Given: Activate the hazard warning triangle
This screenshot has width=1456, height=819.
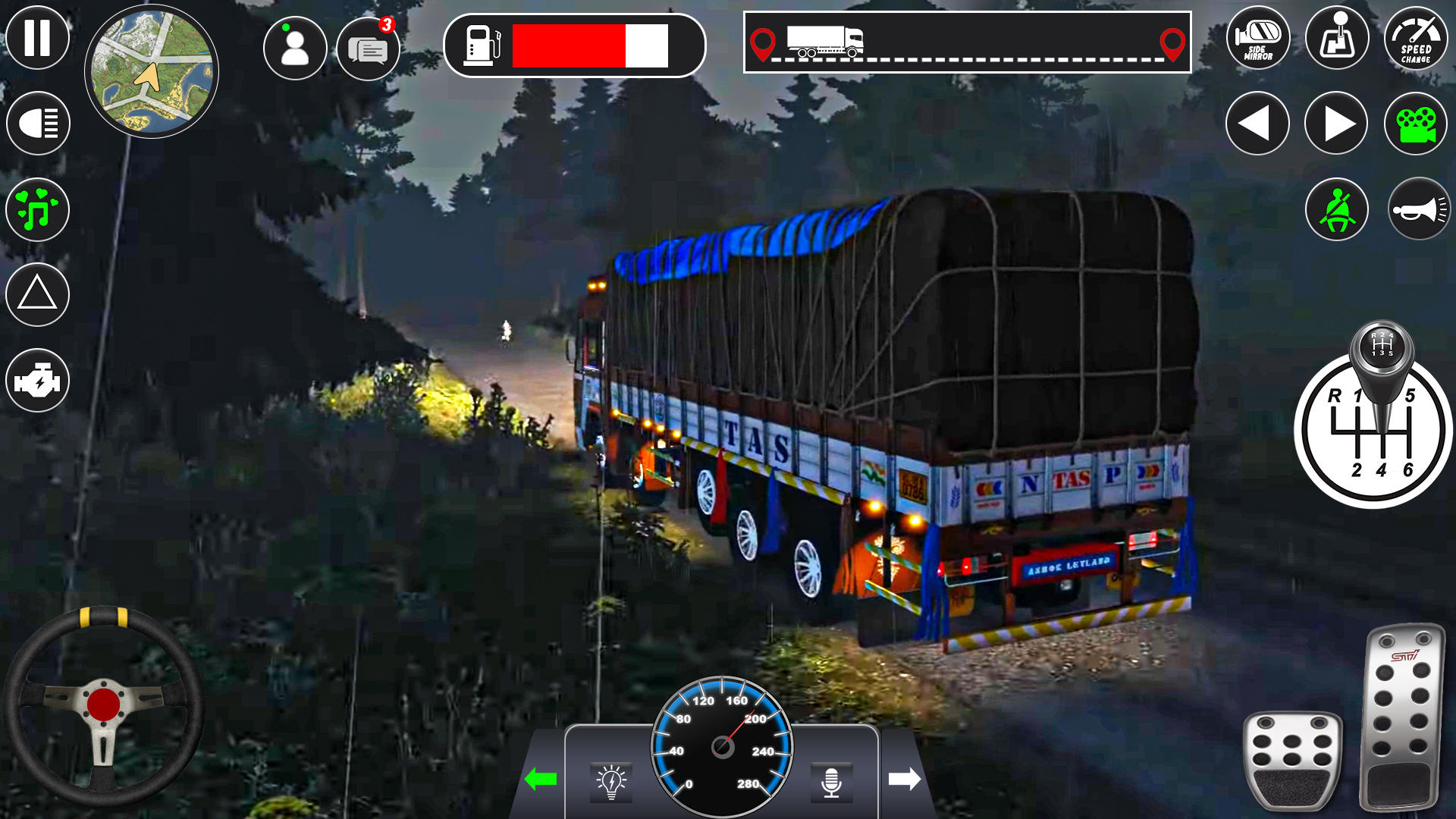Looking at the screenshot, I should click(37, 294).
